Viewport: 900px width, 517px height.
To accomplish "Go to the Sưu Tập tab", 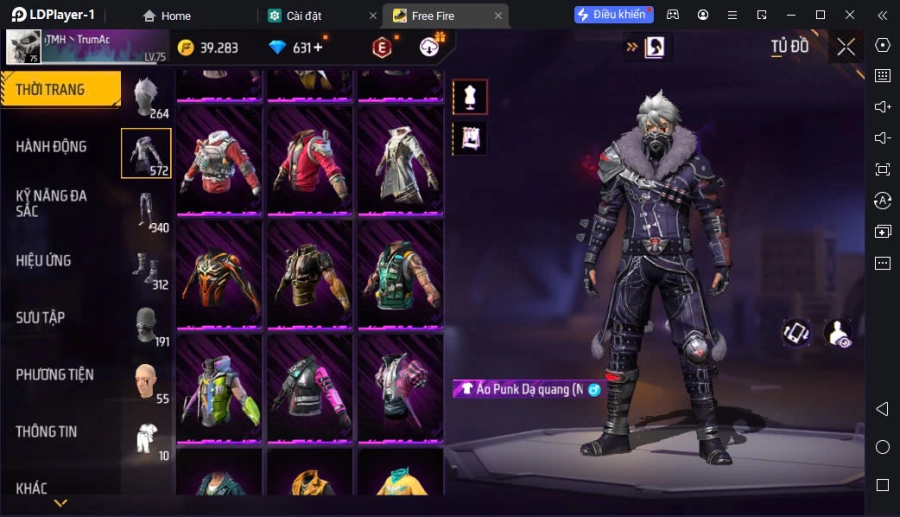I will click(x=41, y=317).
